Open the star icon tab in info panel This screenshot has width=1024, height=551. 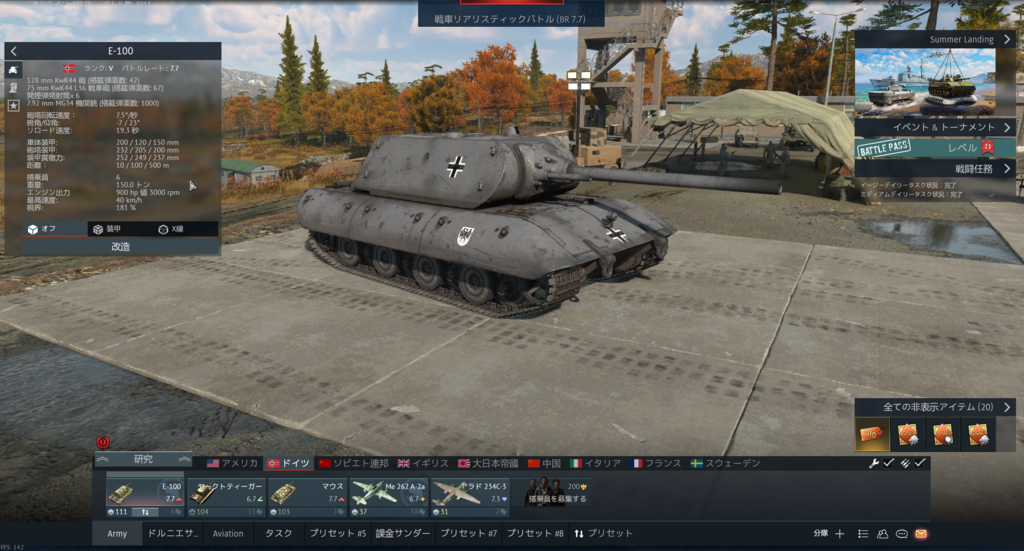[13, 104]
